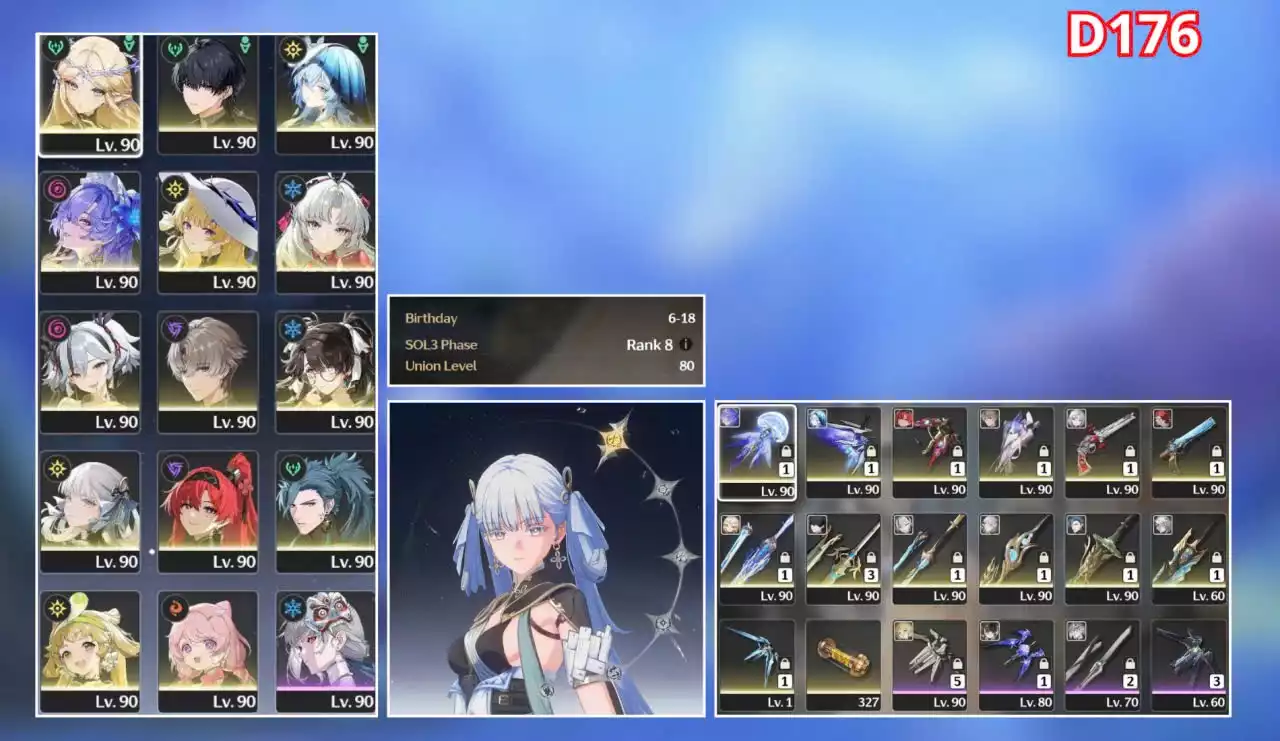Unlock the red pistol weapon
This screenshot has height=741, width=1280.
pos(1130,449)
